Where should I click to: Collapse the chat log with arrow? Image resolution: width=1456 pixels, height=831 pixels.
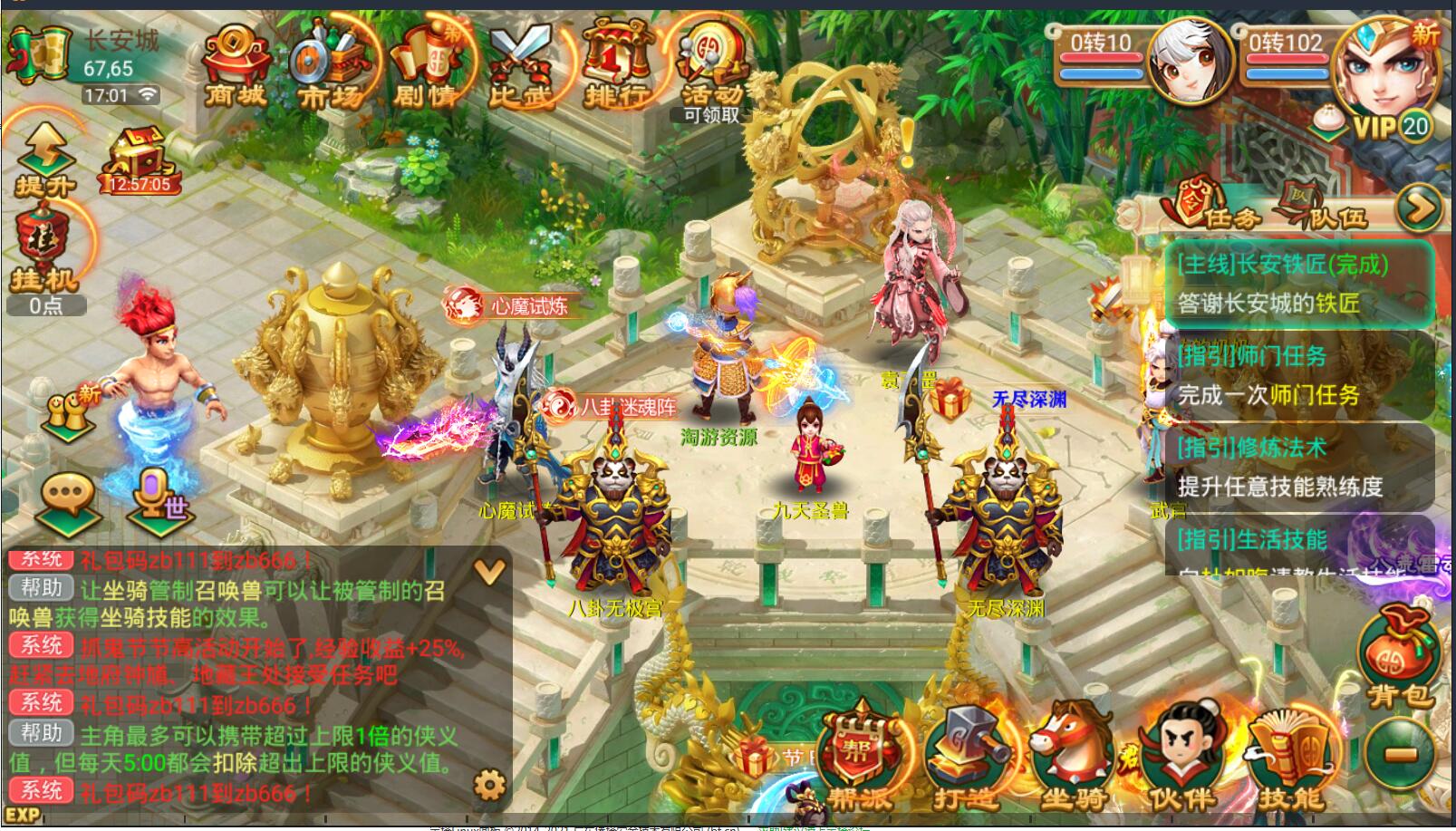coord(489,571)
